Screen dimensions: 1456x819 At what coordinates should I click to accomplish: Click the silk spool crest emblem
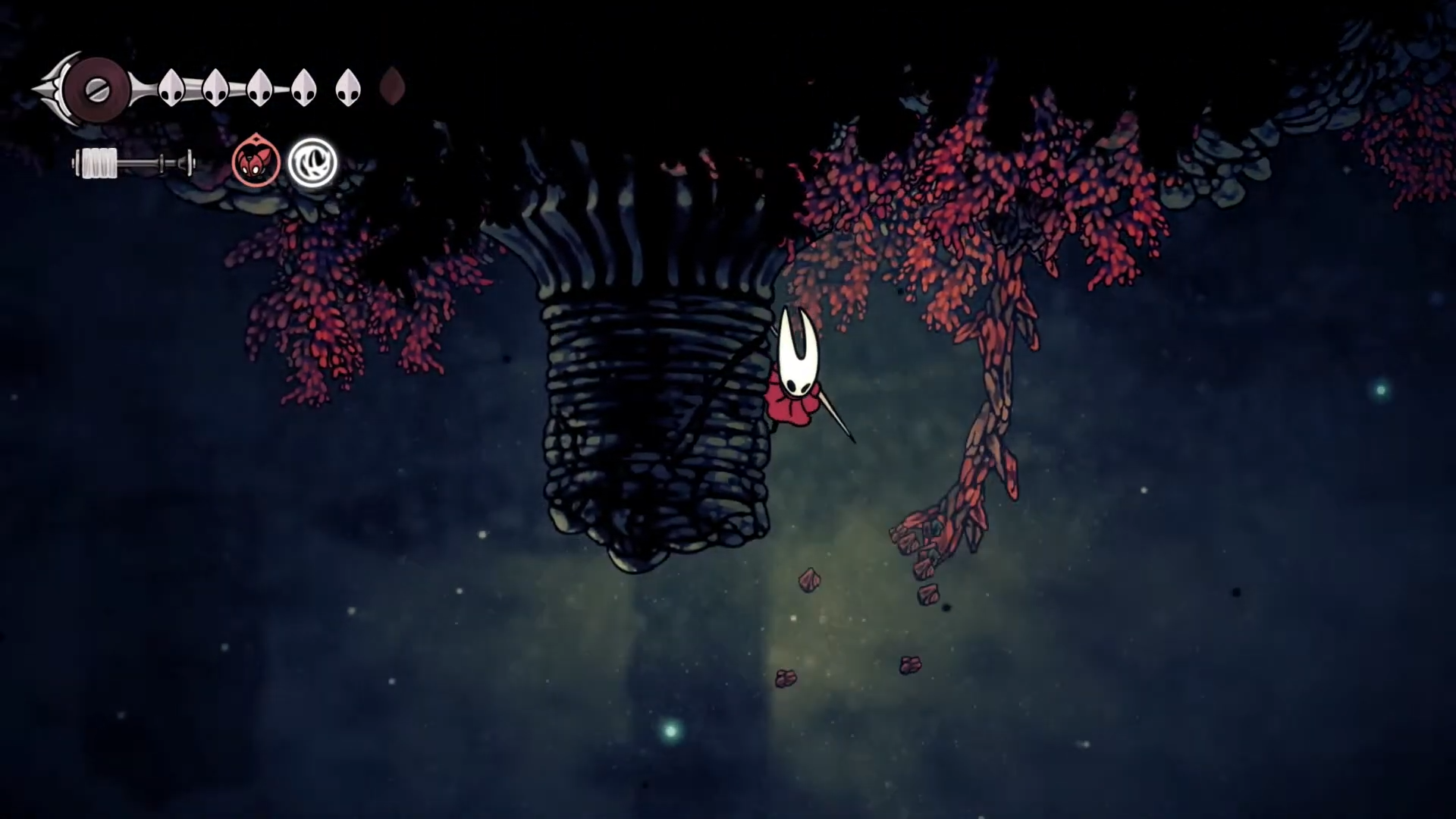pyautogui.click(x=96, y=89)
